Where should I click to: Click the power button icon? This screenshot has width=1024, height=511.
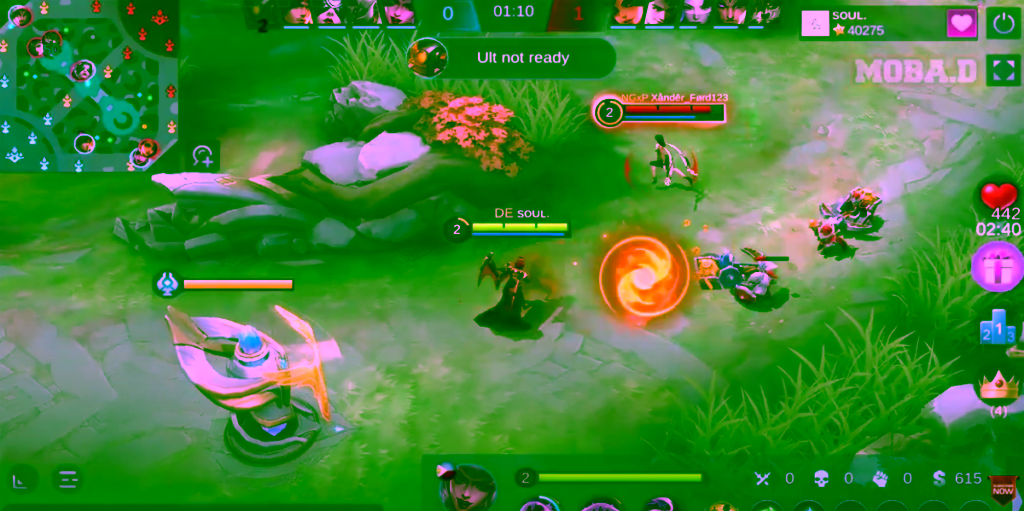[1003, 24]
